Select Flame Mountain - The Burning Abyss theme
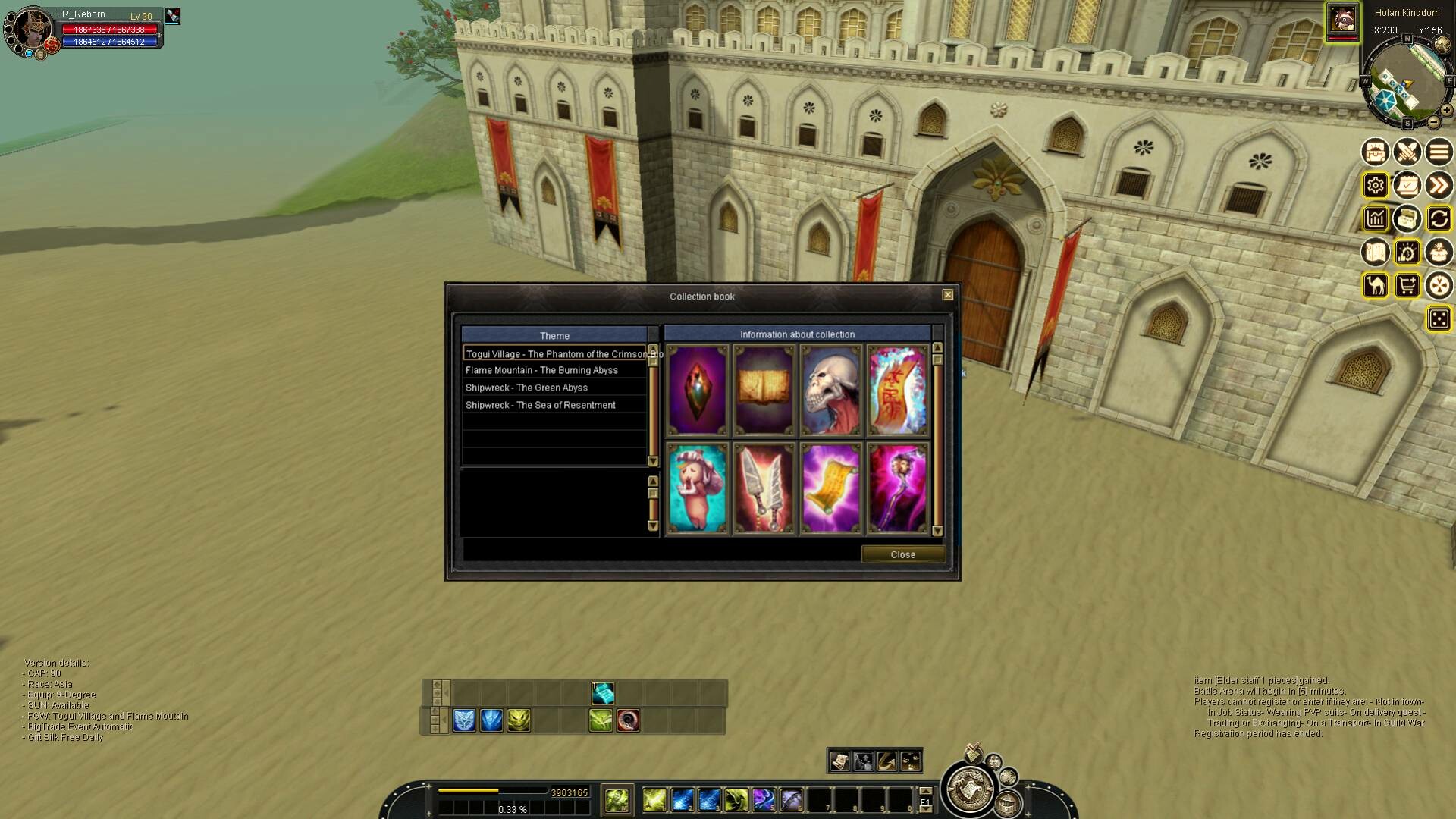The width and height of the screenshot is (1456, 819). 541,369
